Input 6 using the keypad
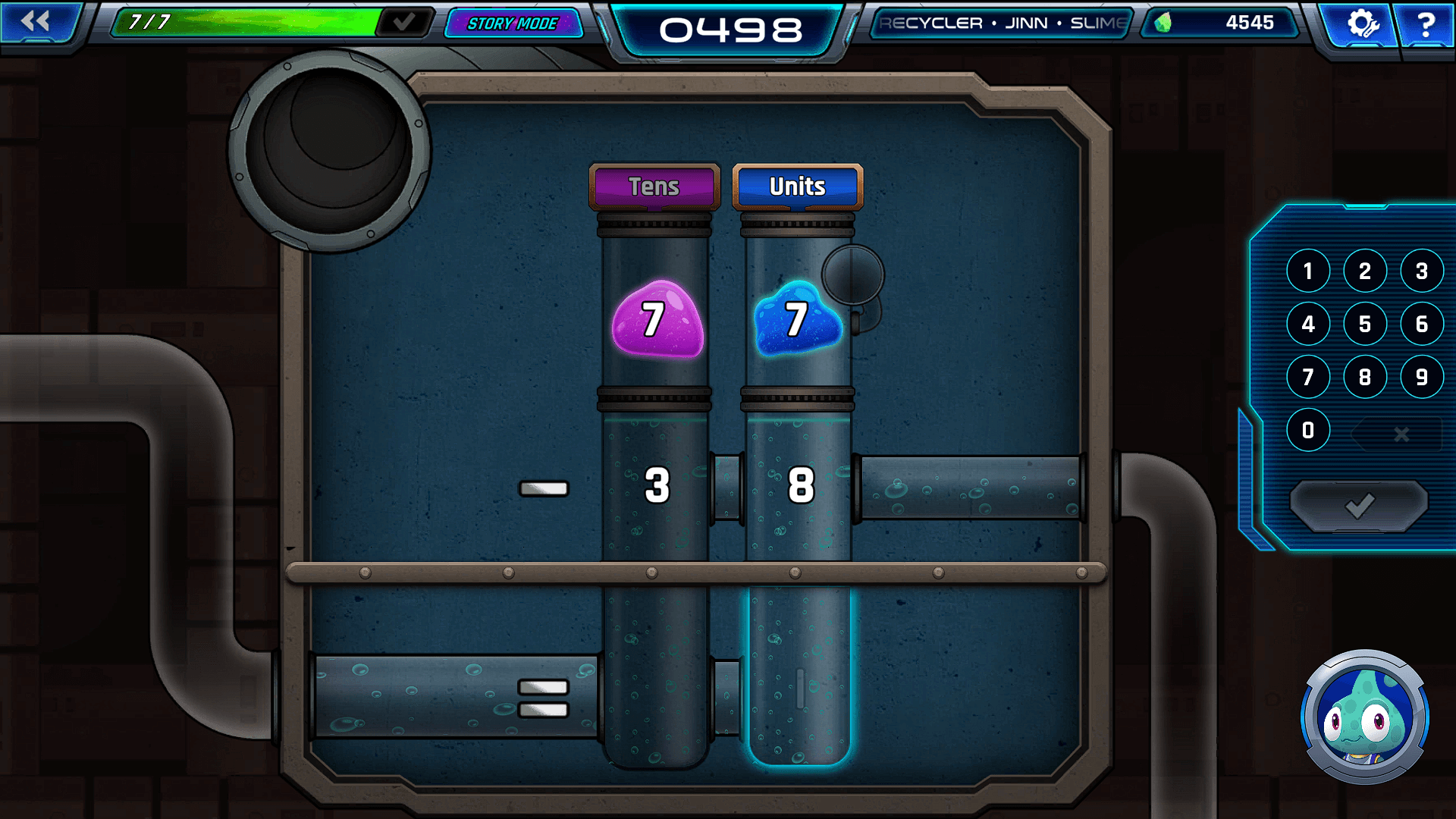This screenshot has height=819, width=1456. click(1422, 324)
